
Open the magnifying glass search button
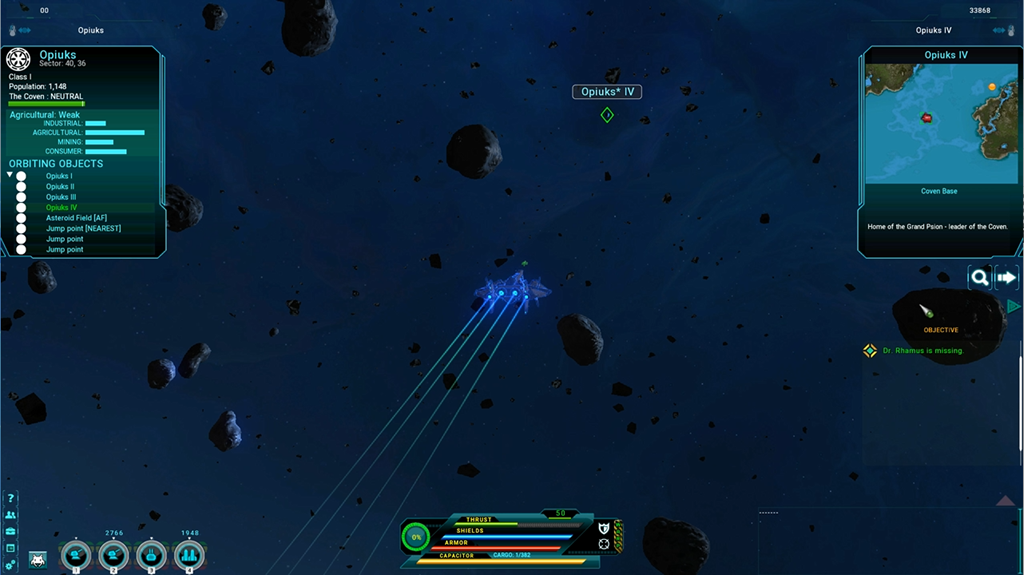[x=980, y=278]
